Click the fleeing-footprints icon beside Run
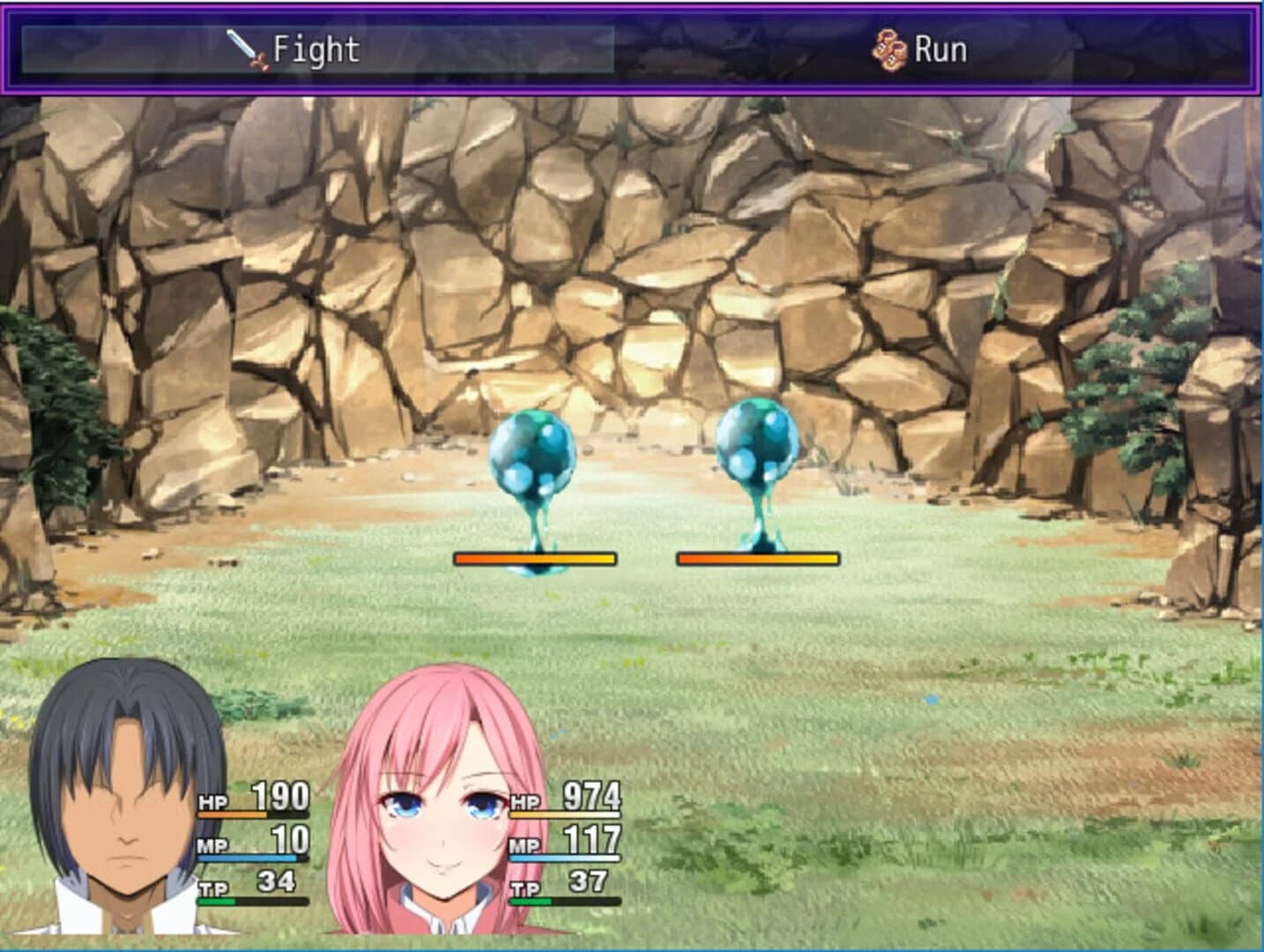1264x952 pixels. (x=889, y=50)
